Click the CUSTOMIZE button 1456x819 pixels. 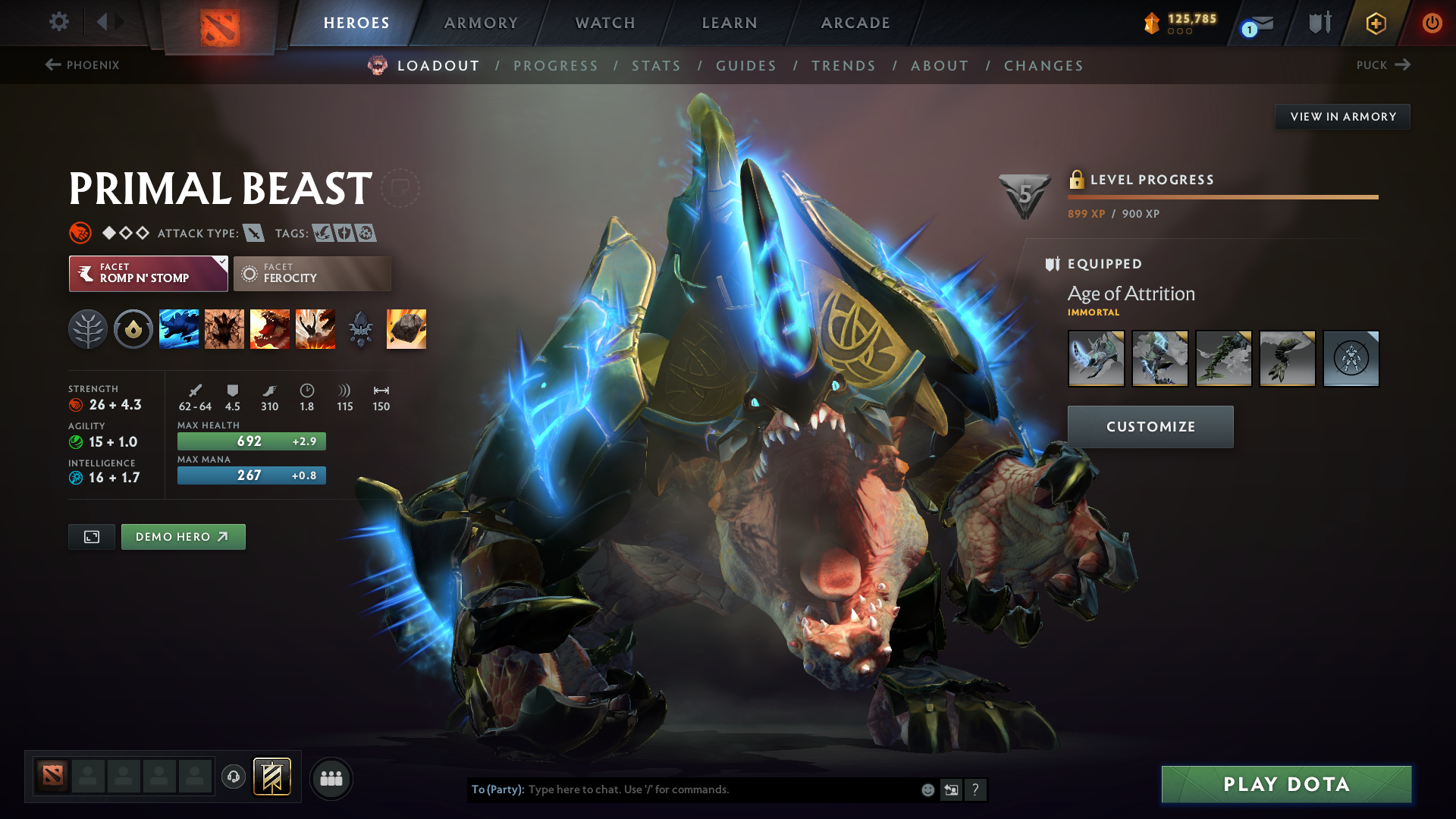1150,426
